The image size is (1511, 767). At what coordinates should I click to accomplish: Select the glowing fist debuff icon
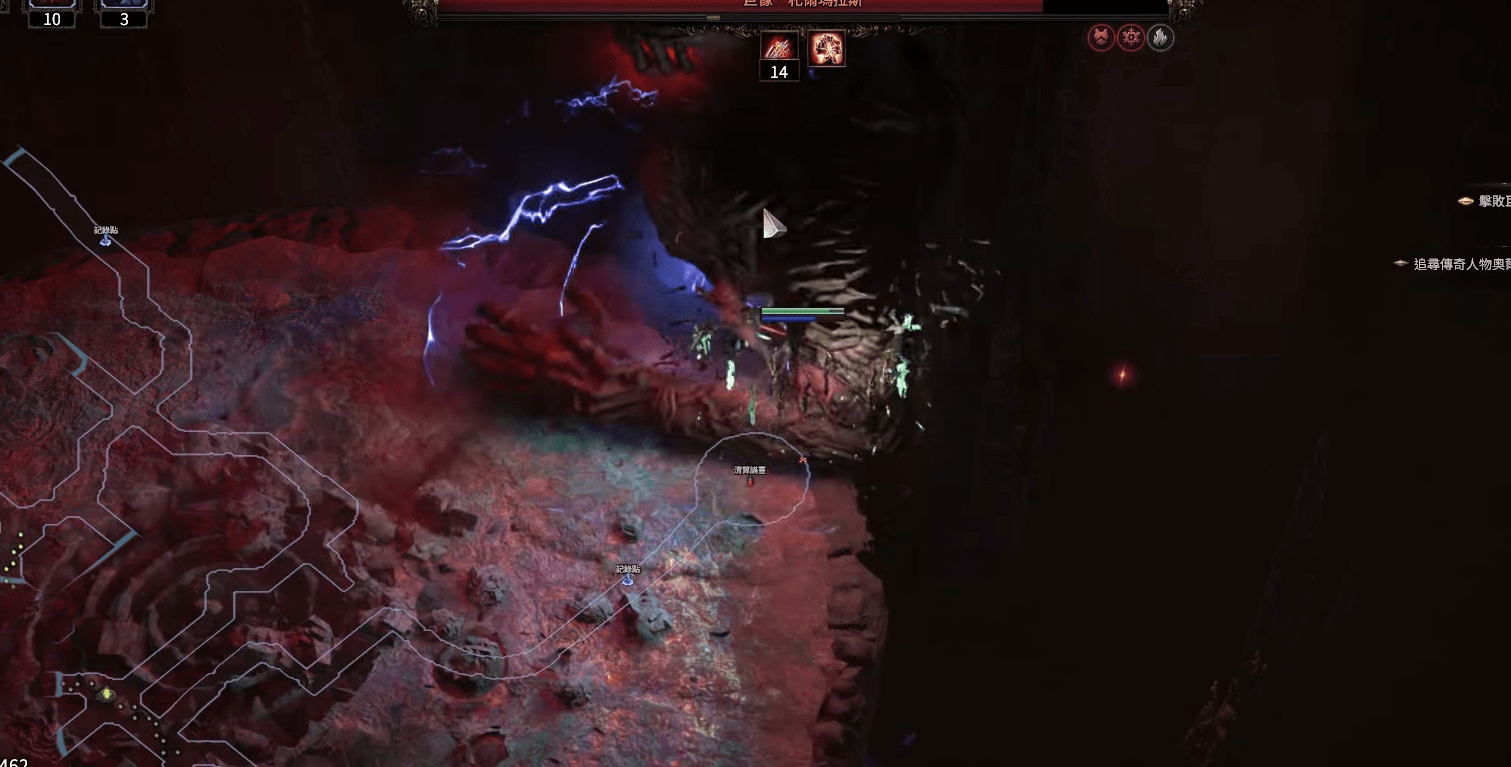coord(827,48)
